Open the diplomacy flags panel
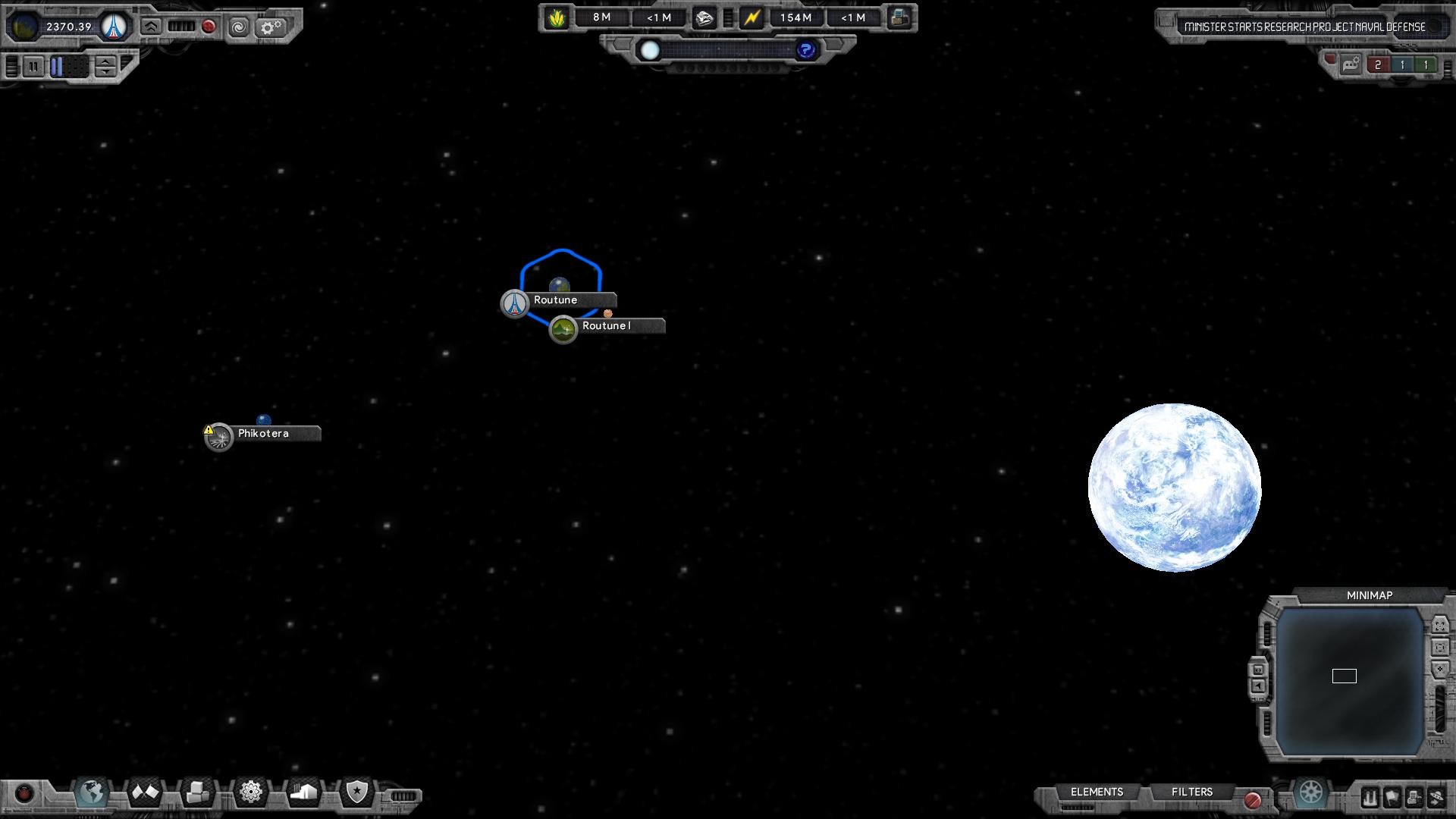The height and width of the screenshot is (819, 1456). click(144, 792)
